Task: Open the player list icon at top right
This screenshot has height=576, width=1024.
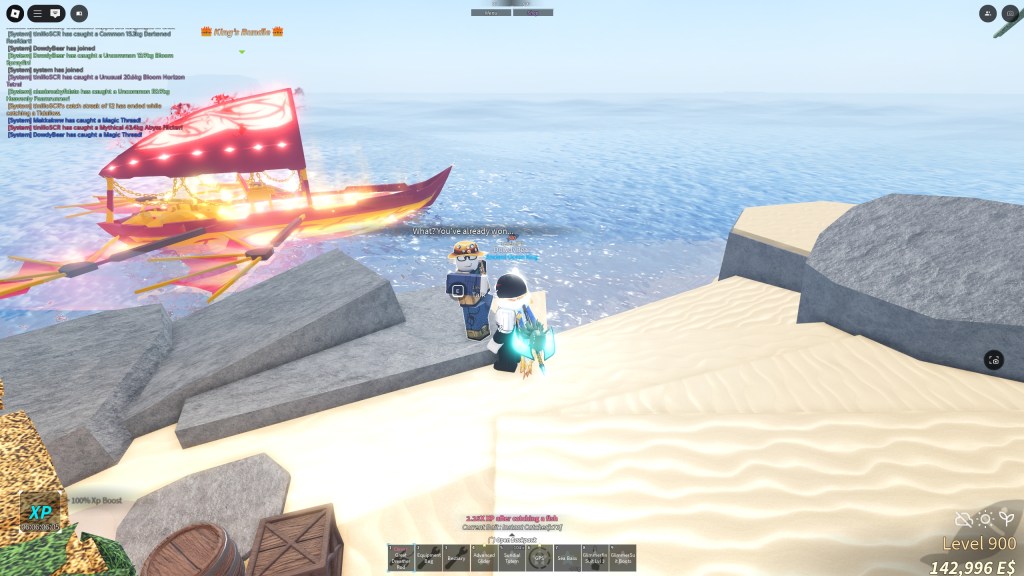Action: pyautogui.click(x=988, y=13)
